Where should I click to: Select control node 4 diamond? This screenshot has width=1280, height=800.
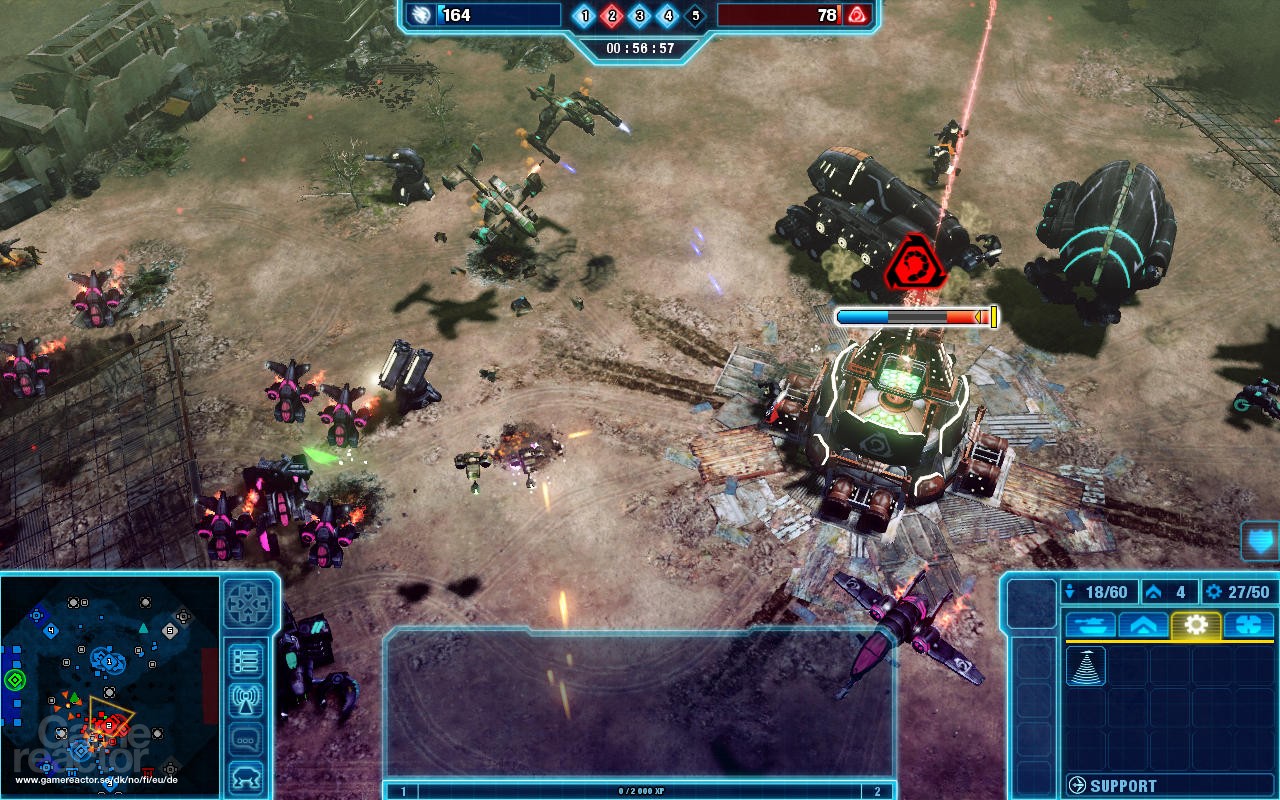[x=668, y=15]
